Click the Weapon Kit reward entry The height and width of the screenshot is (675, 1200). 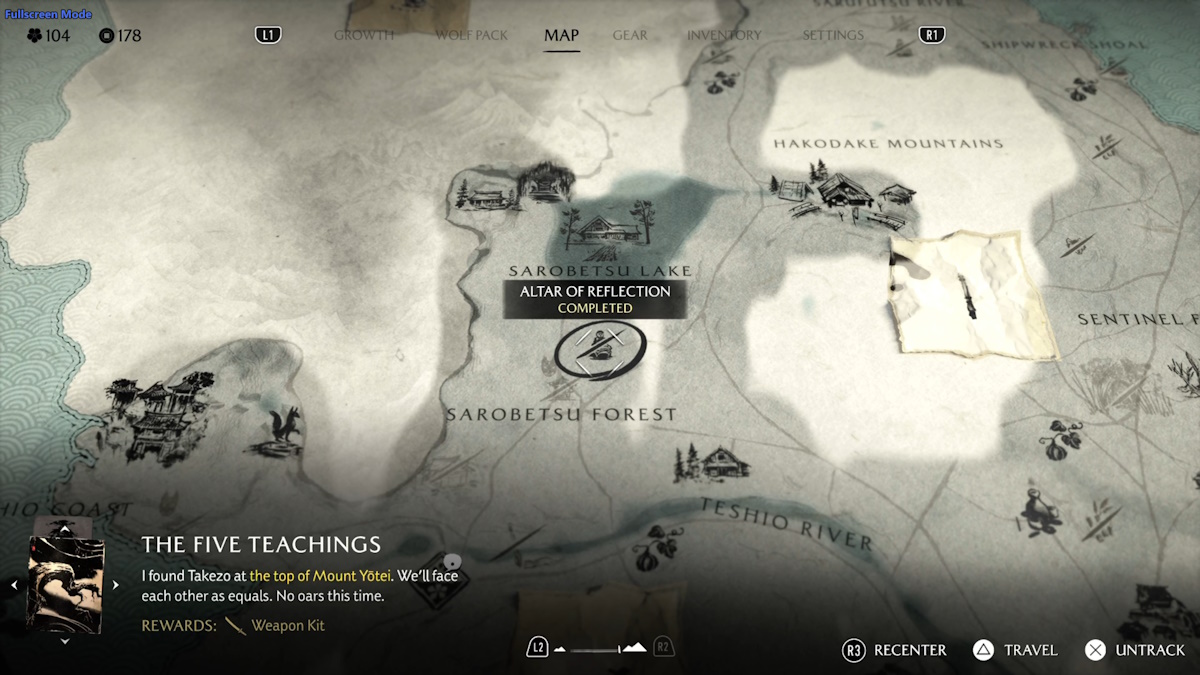coord(287,625)
